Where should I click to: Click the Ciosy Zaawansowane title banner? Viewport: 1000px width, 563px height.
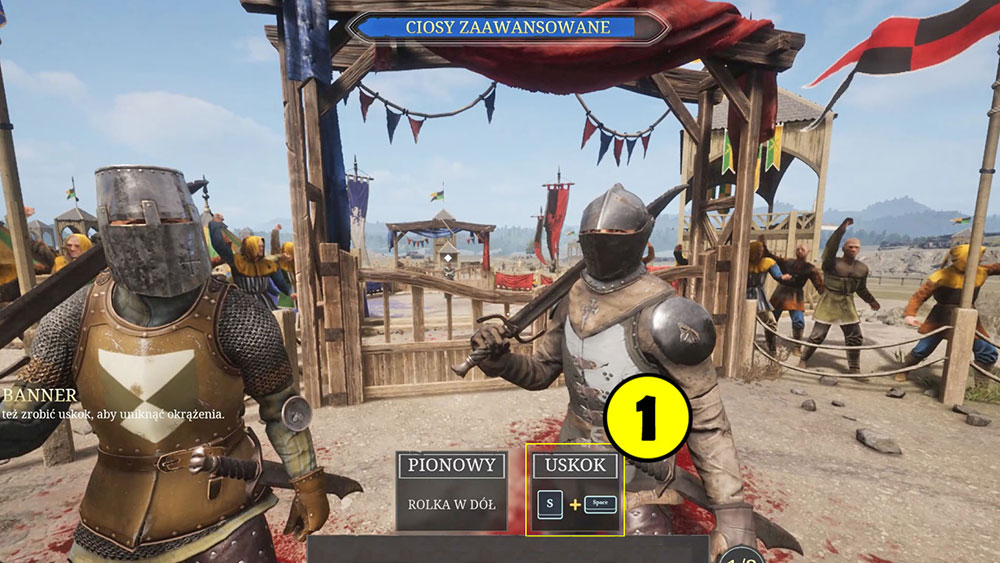click(x=507, y=27)
